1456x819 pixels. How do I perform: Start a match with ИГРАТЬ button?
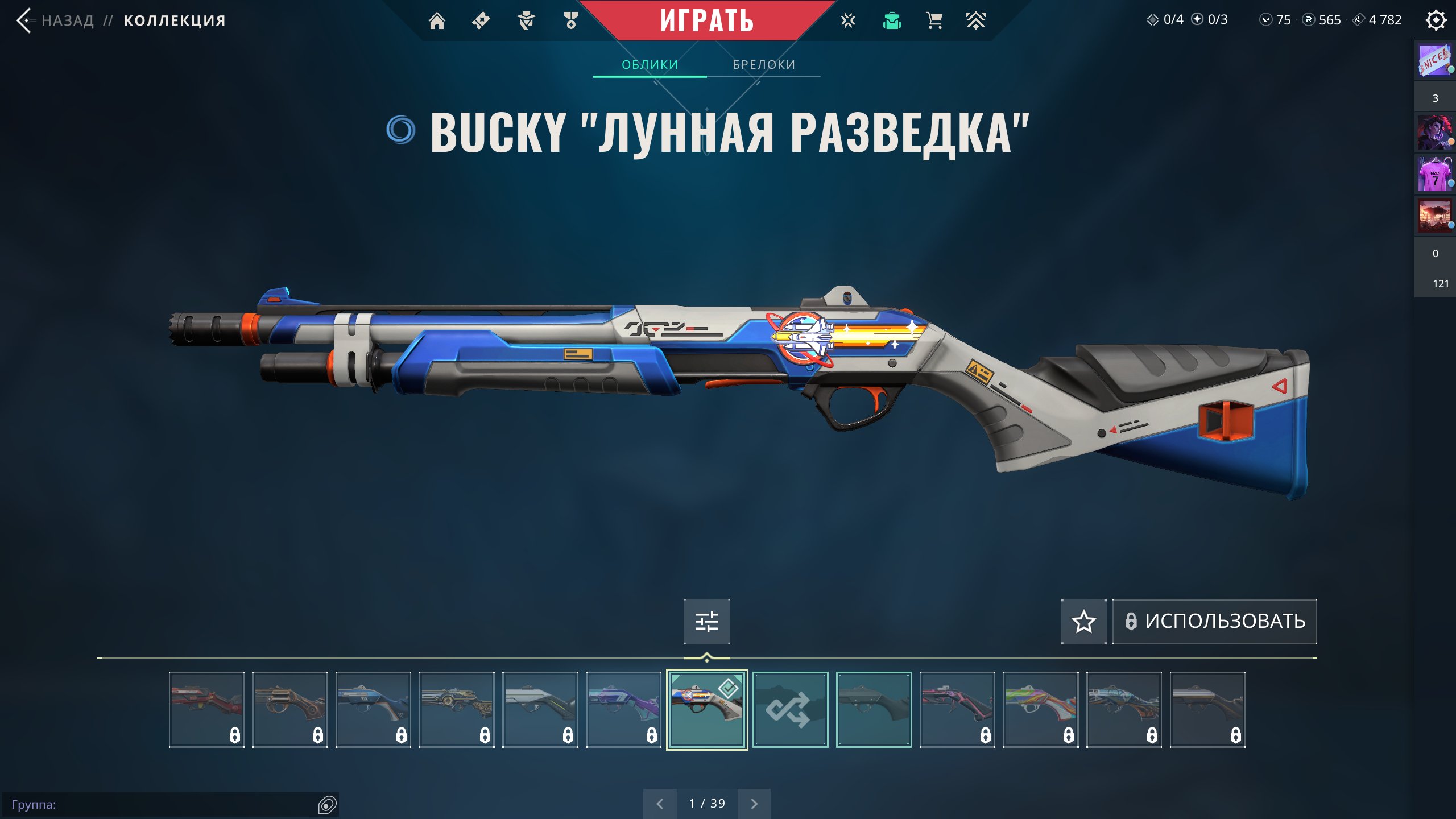(706, 21)
